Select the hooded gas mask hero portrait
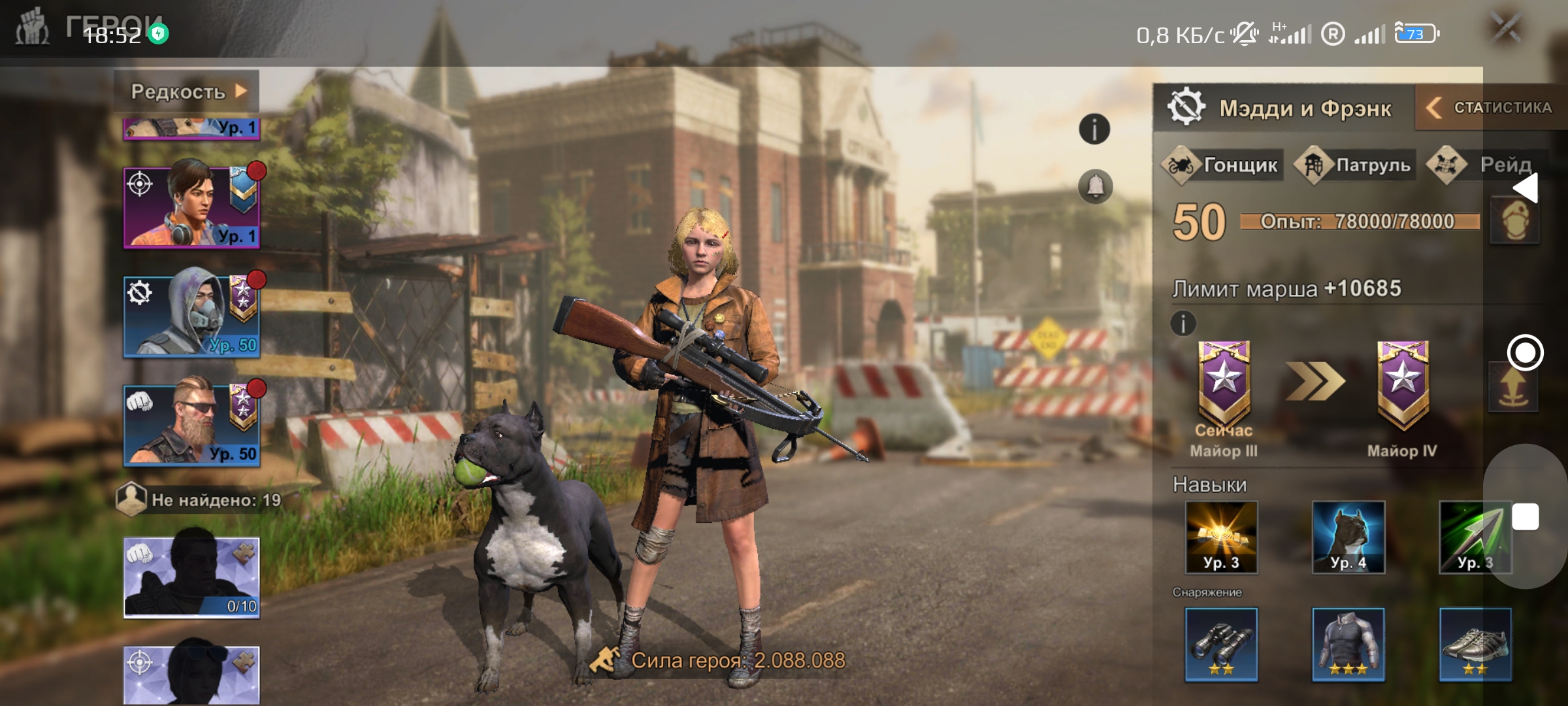This screenshot has height=706, width=1568. tap(191, 317)
